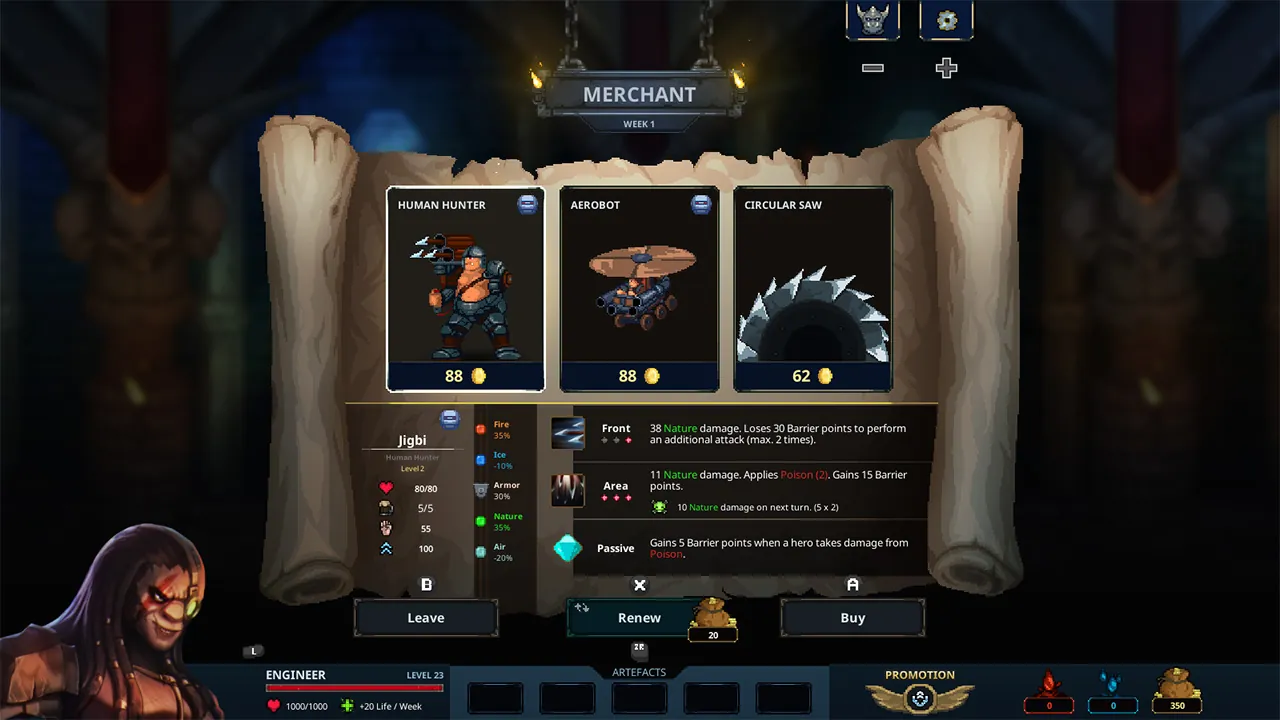The height and width of the screenshot is (720, 1280).
Task: Click the engineer helmet icon on Human Hunter card
Action: [526, 203]
